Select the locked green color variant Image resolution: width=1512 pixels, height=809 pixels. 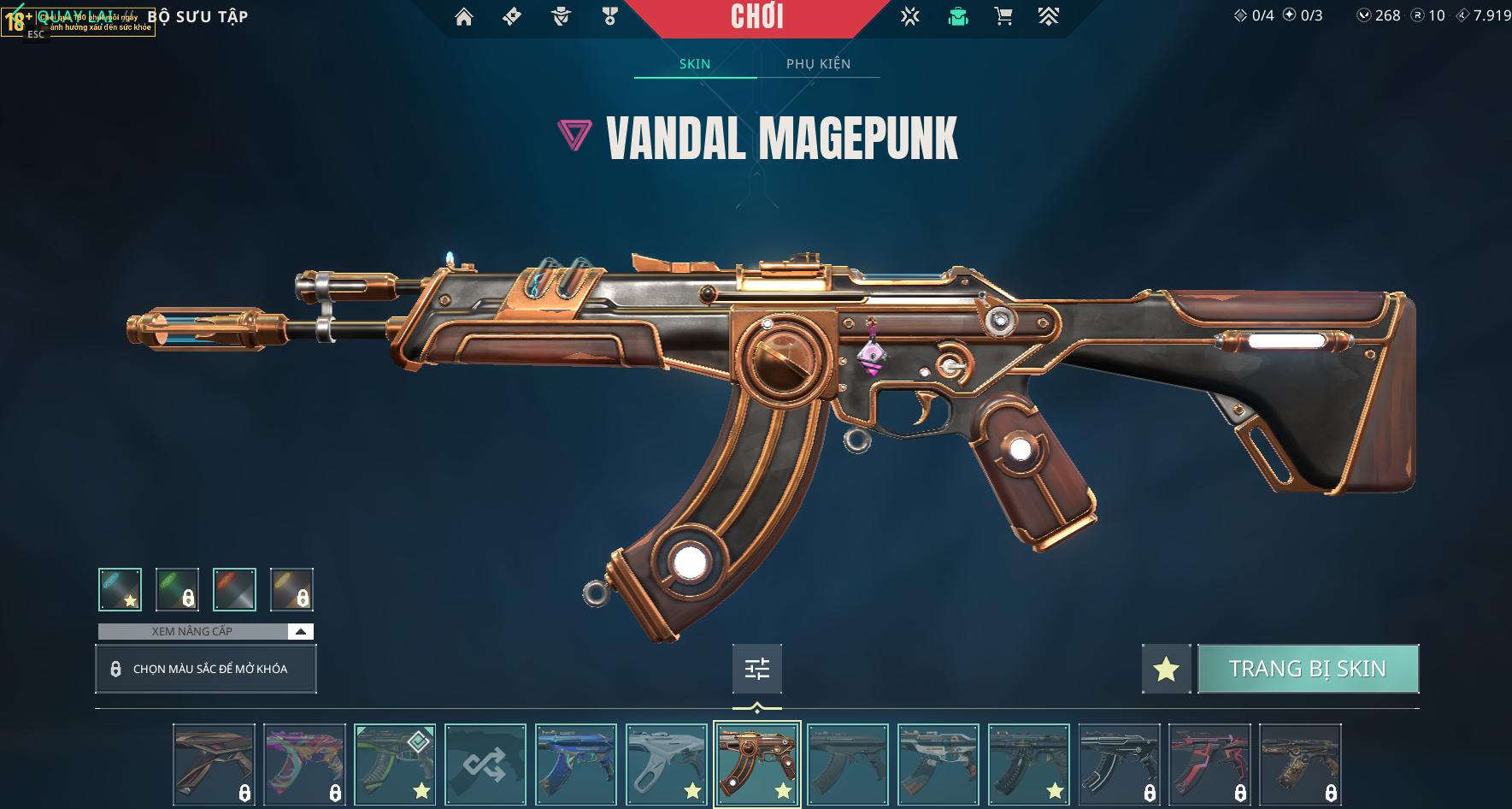point(178,589)
